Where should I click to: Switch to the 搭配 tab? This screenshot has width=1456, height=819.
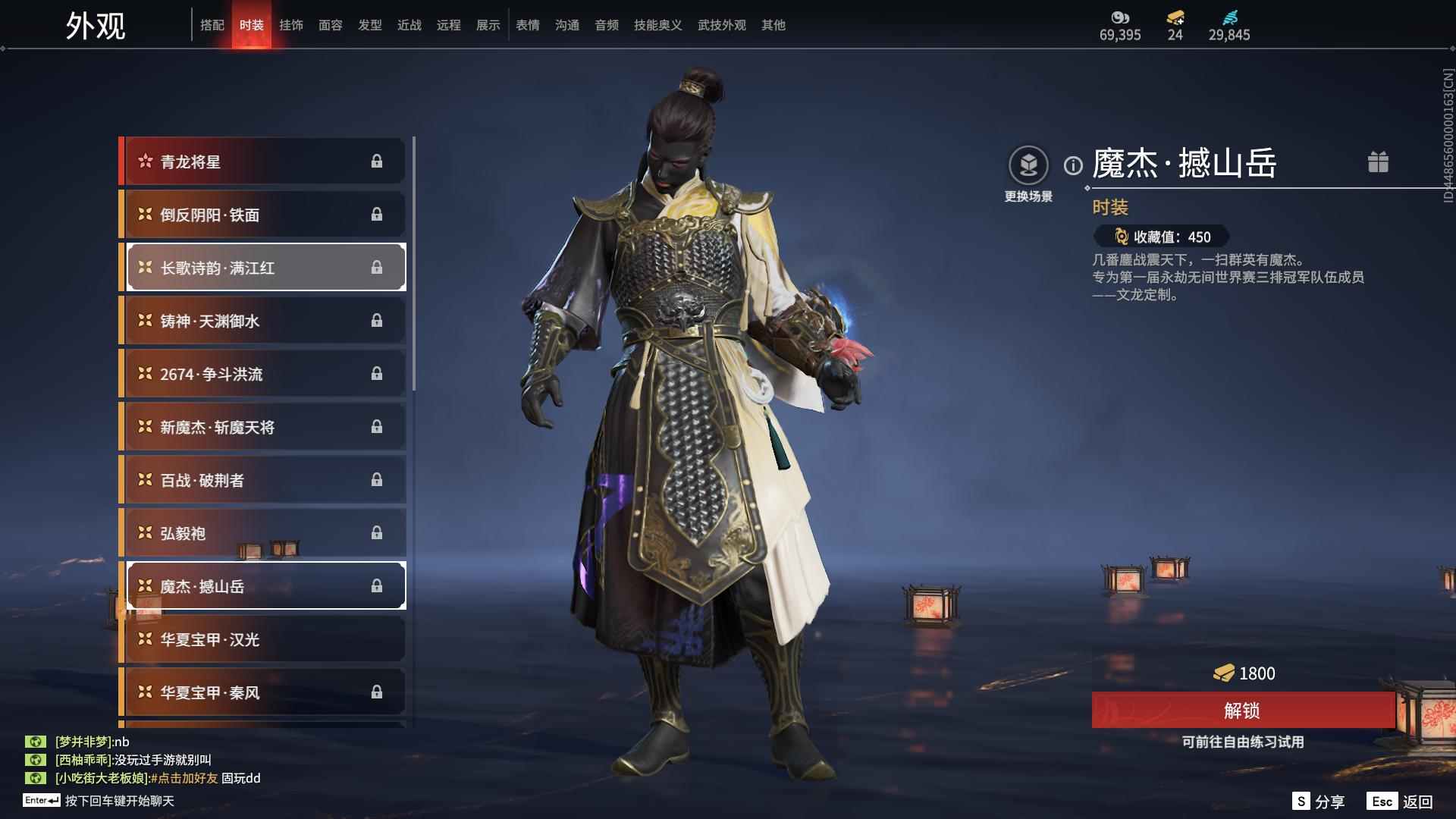pos(212,25)
